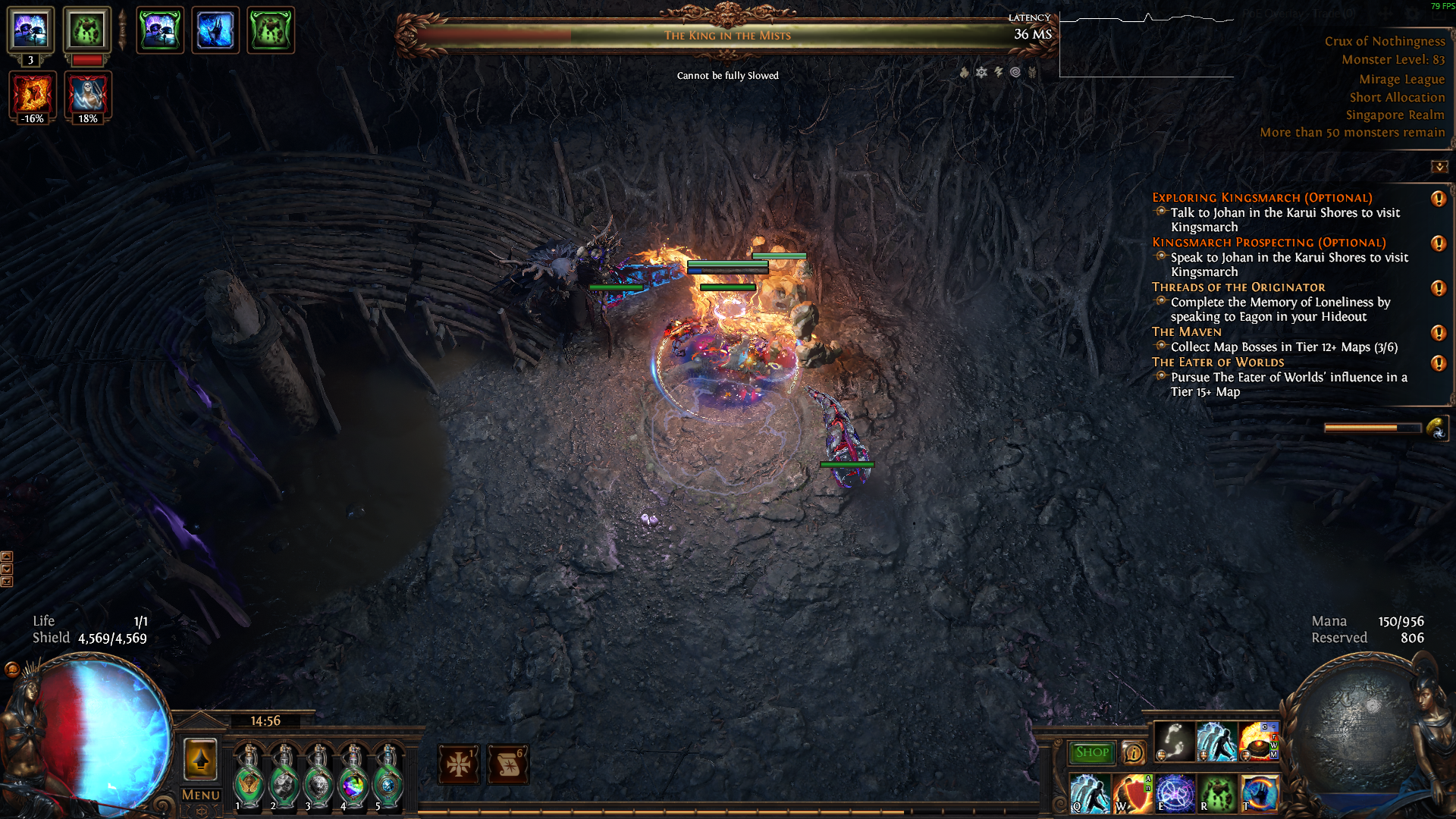Click the cross emblem icon numbered 1
Viewport: 1456px width, 819px height.
click(459, 764)
